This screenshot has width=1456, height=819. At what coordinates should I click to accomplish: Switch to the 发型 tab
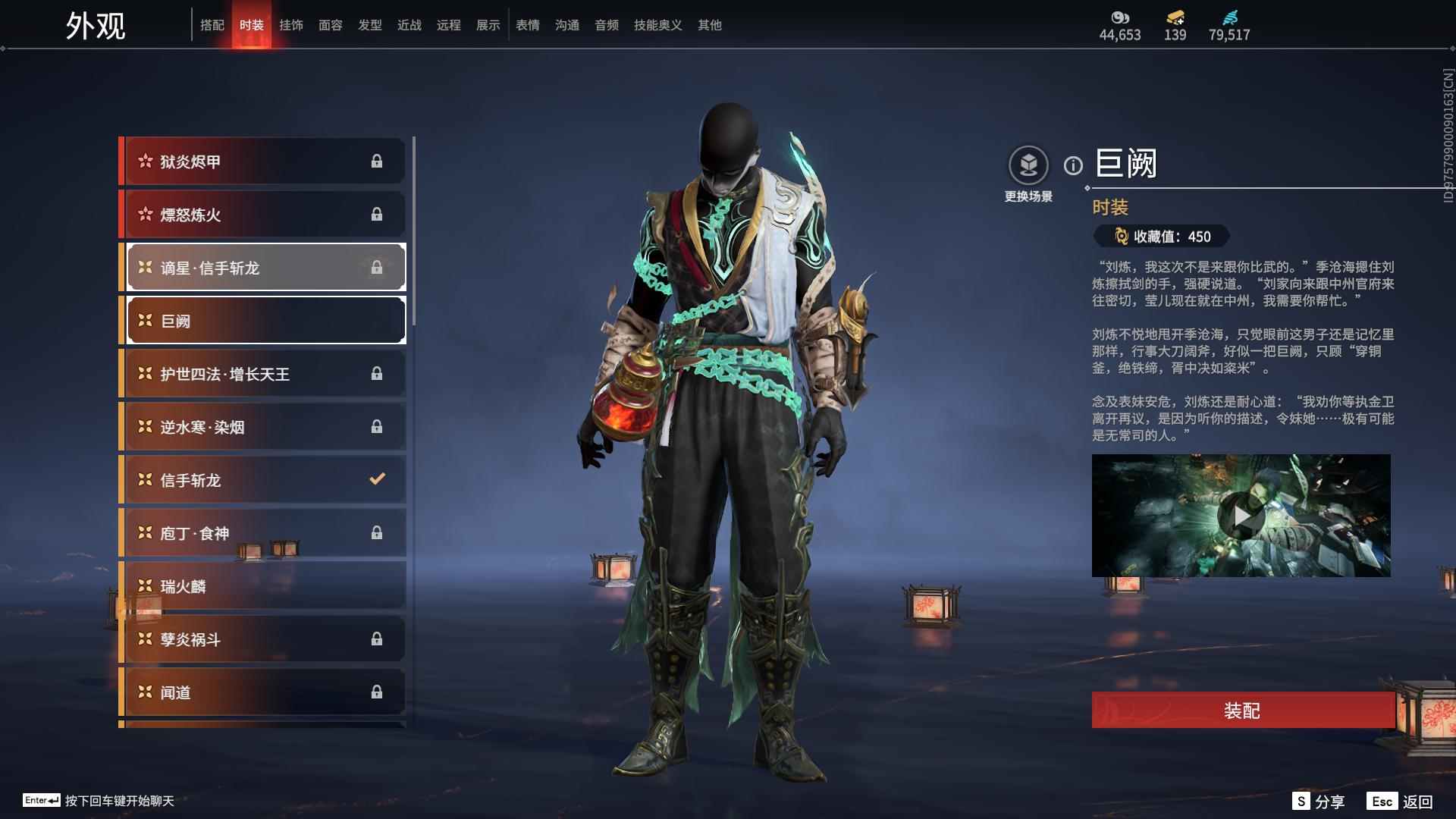(369, 24)
